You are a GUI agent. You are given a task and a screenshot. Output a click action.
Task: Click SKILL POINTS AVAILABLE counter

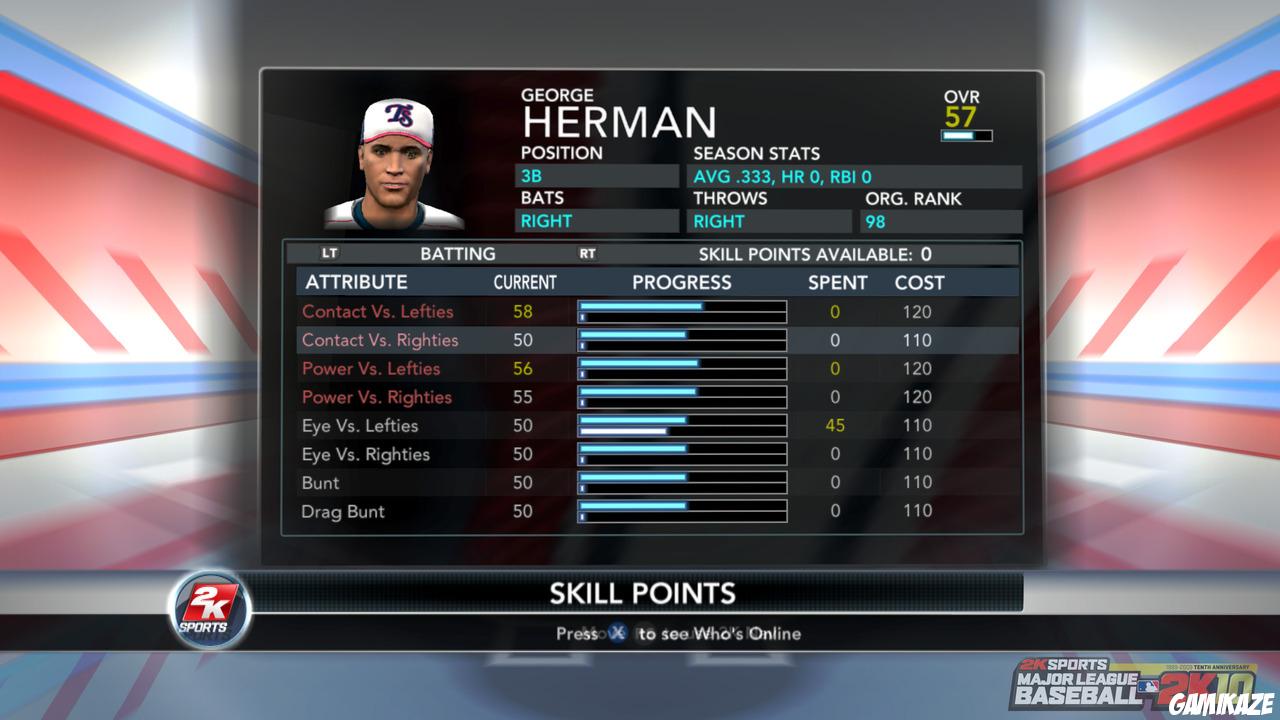pos(815,254)
